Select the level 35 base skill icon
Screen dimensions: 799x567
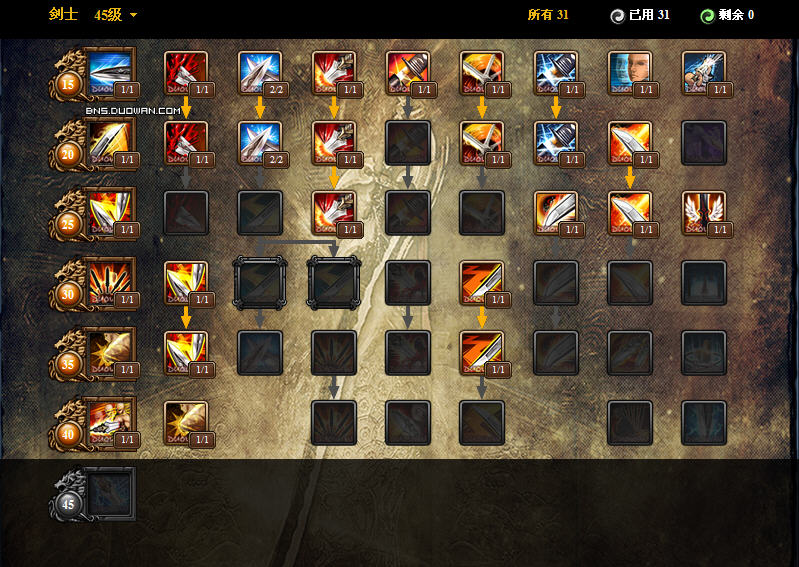111,353
